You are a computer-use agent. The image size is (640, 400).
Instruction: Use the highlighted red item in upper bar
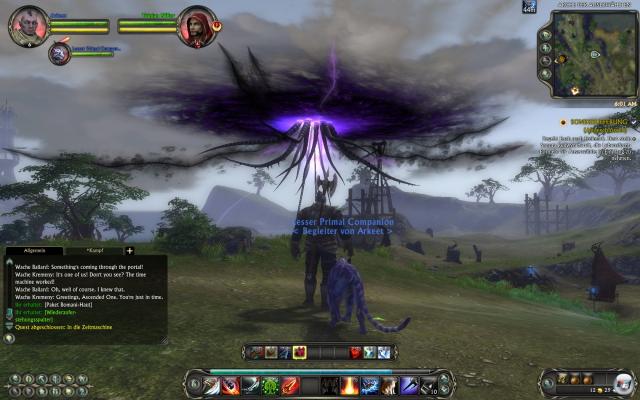coord(298,352)
